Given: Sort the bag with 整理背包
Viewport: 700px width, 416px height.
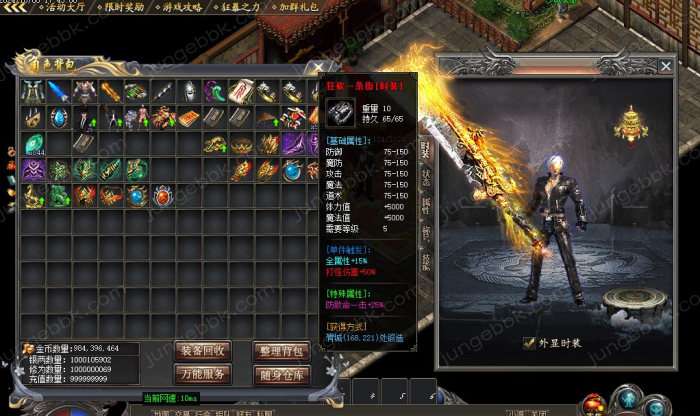Looking at the screenshot, I should tap(281, 350).
